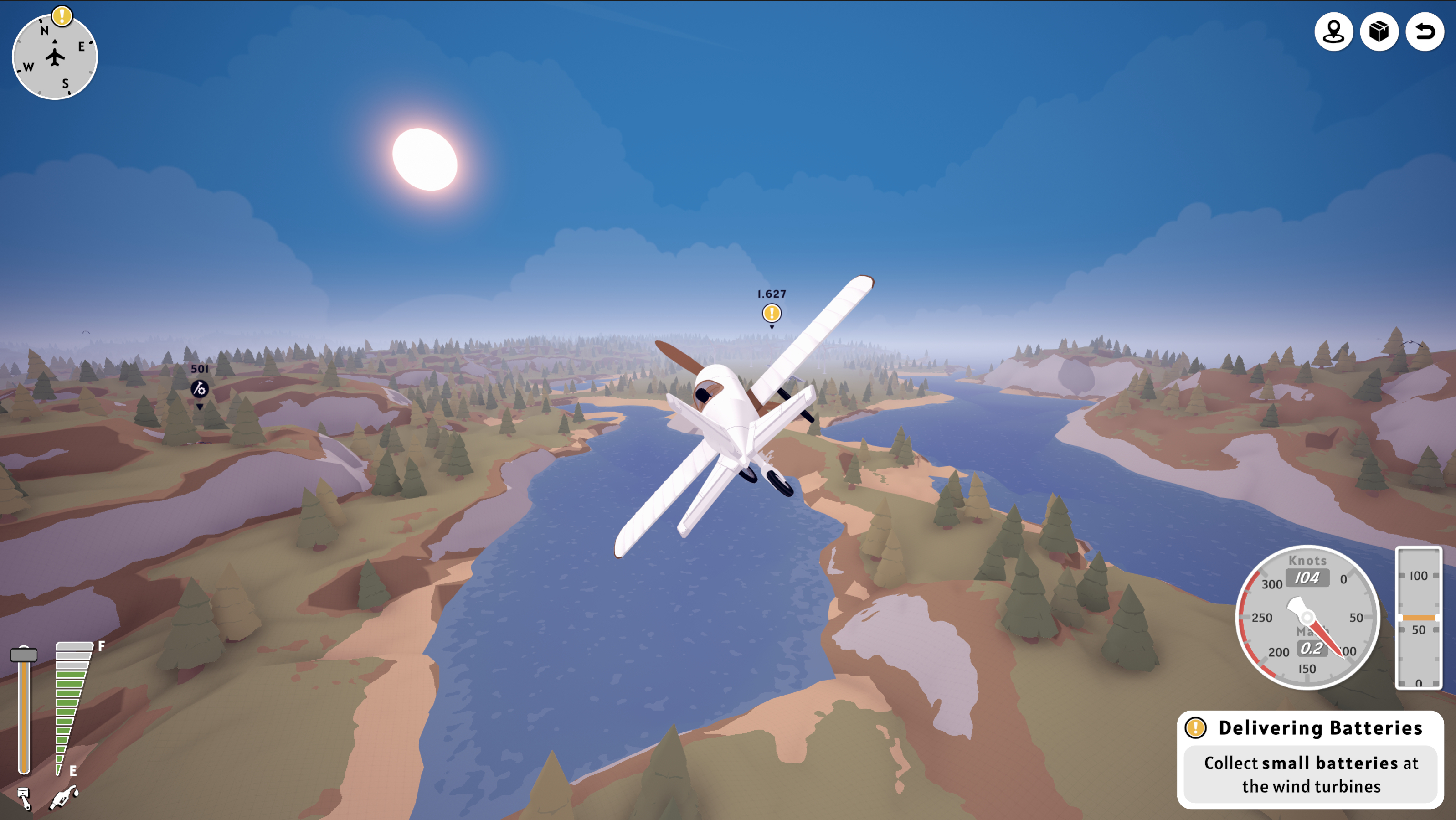
Task: Click the wrench waypoint marker labeled 501
Action: [199, 389]
